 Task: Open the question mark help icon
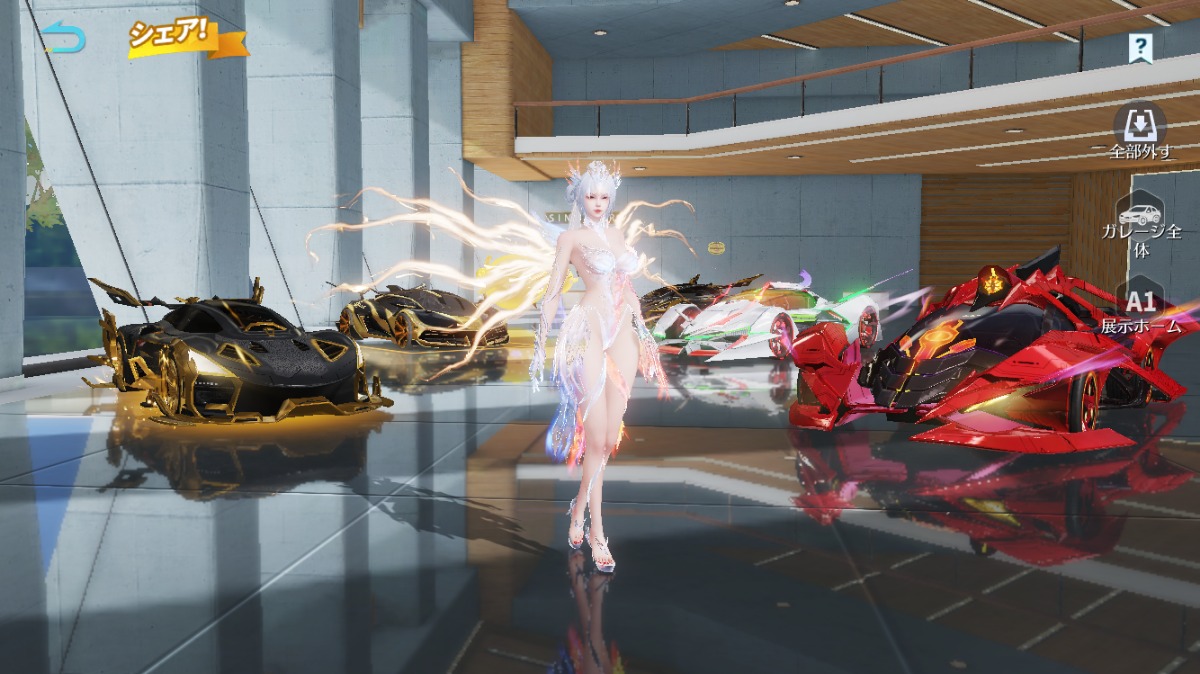point(1140,46)
